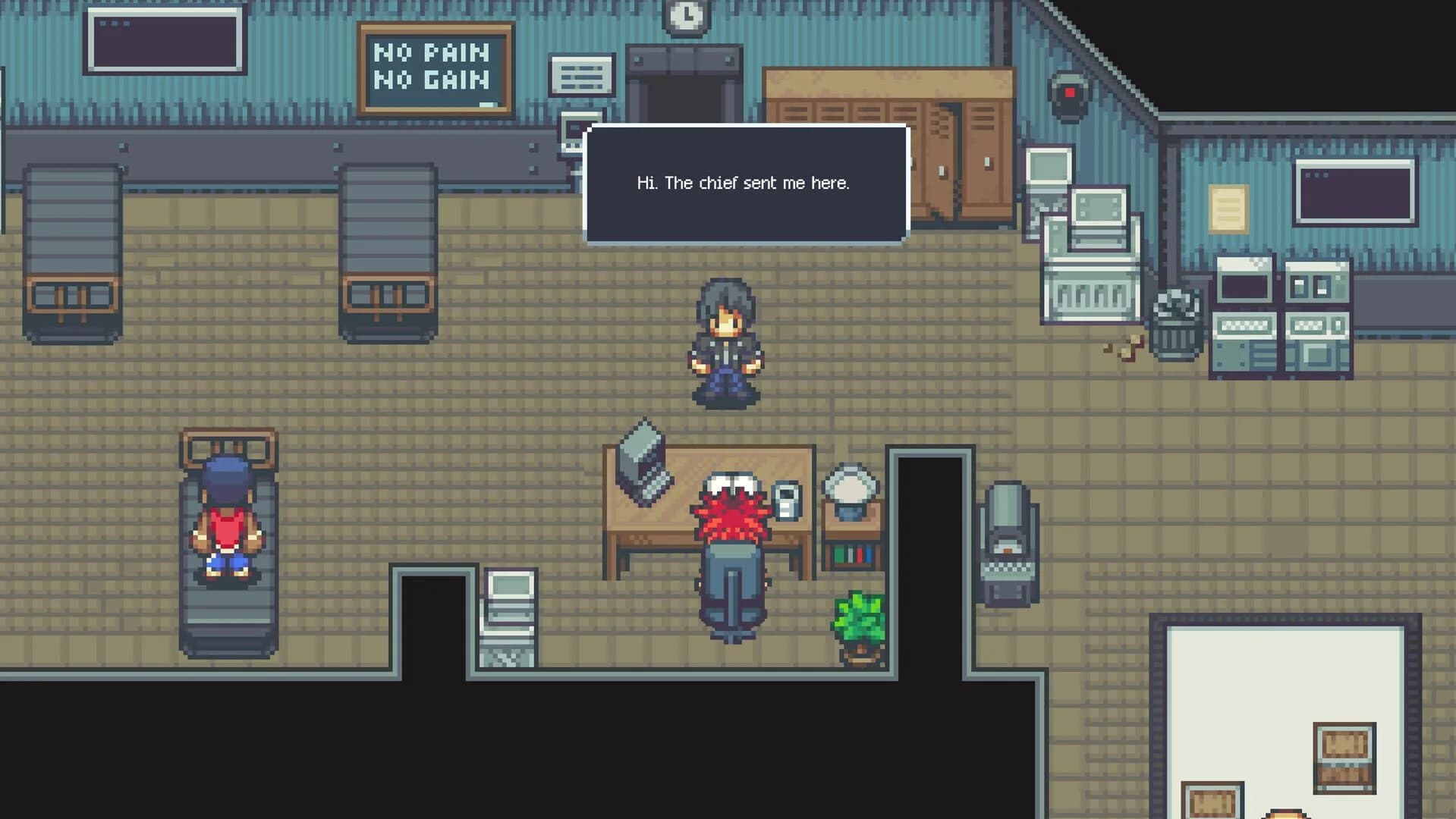Advance the dialog box text
Image resolution: width=1456 pixels, height=819 pixels.
point(745,183)
